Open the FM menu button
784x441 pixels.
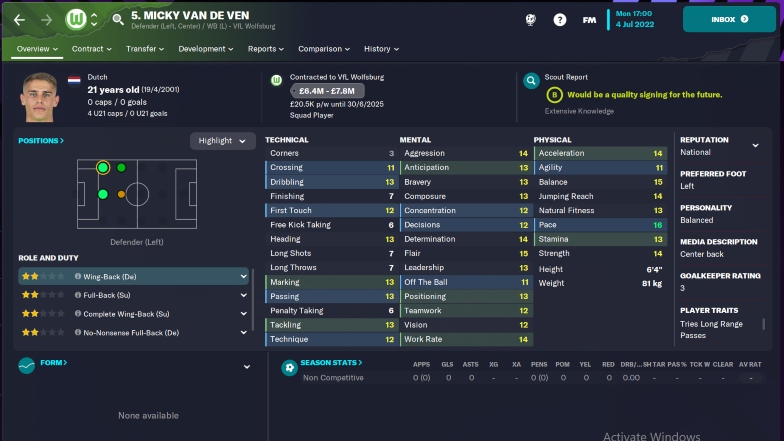[589, 19]
